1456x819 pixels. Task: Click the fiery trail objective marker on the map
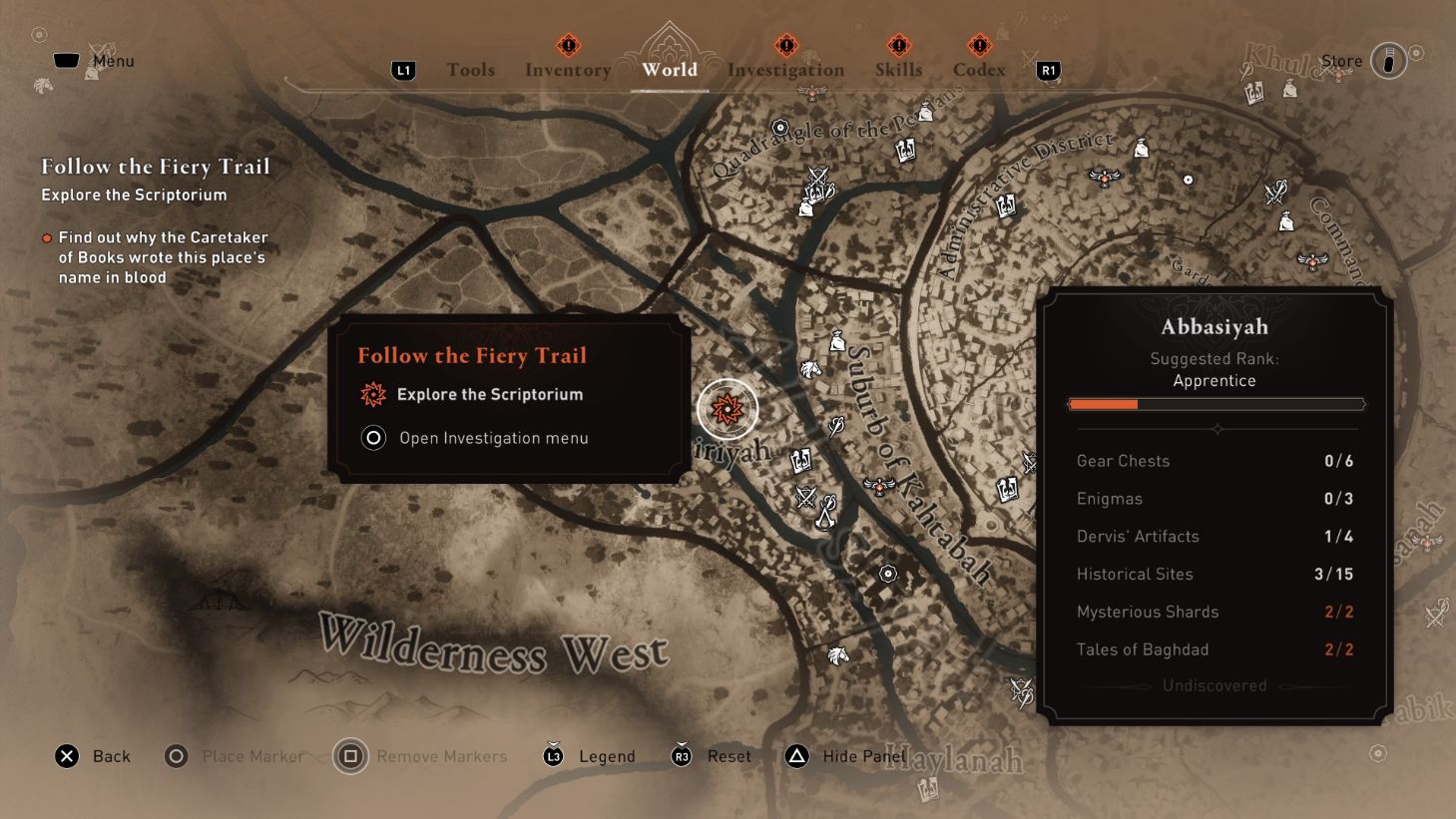coord(728,408)
